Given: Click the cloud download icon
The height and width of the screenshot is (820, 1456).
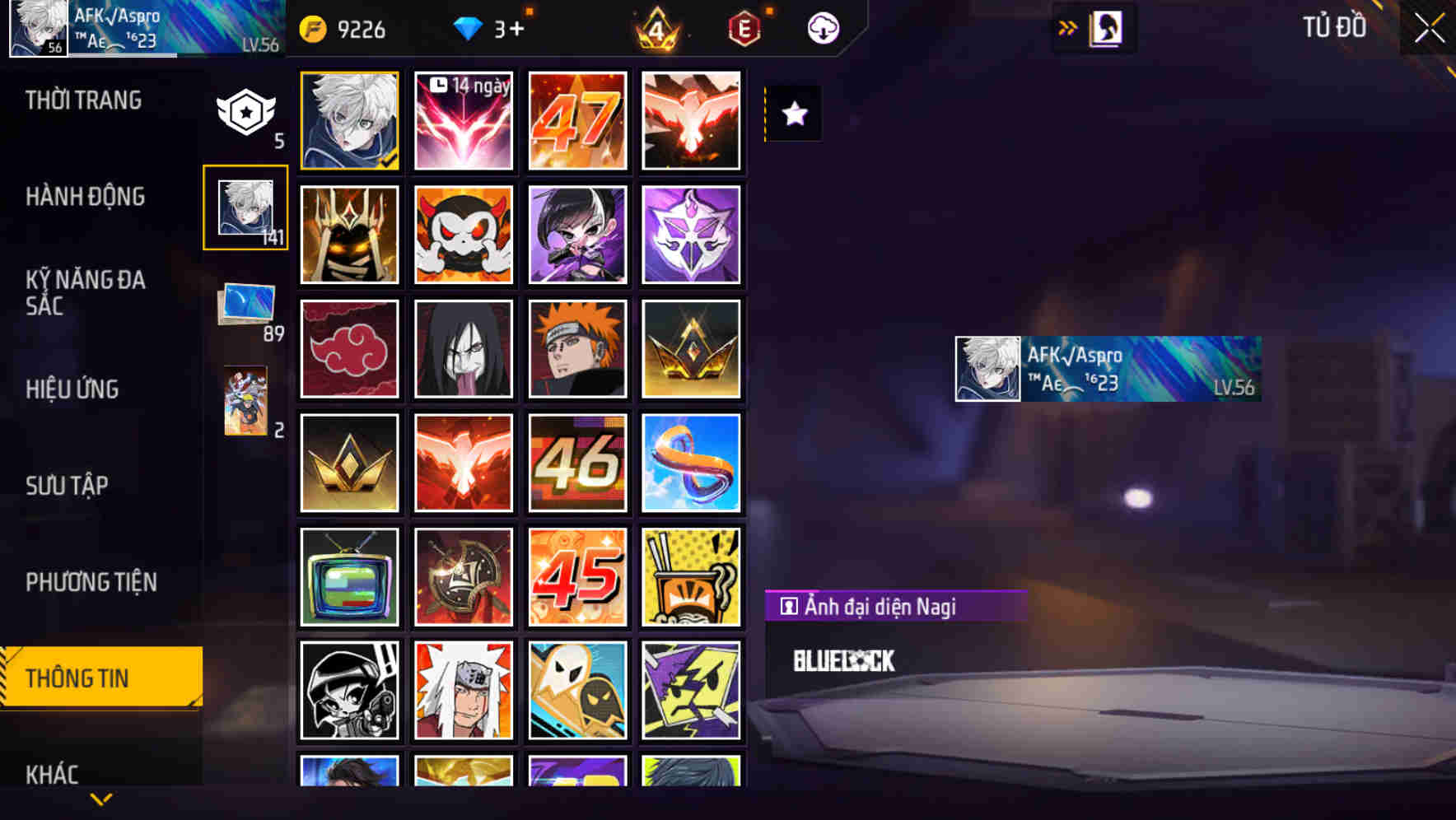Looking at the screenshot, I should [821, 28].
